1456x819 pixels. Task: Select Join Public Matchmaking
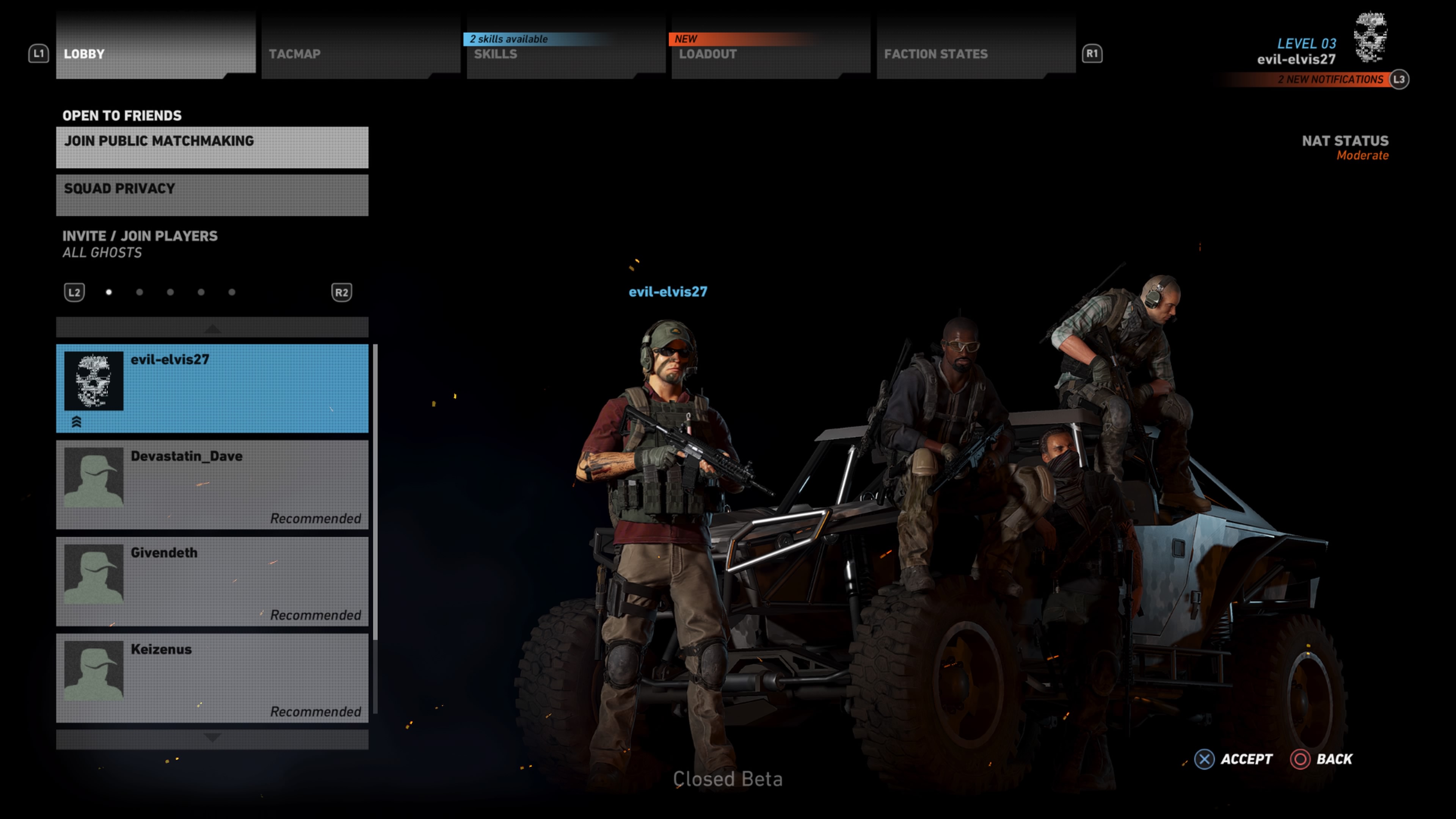coord(212,147)
